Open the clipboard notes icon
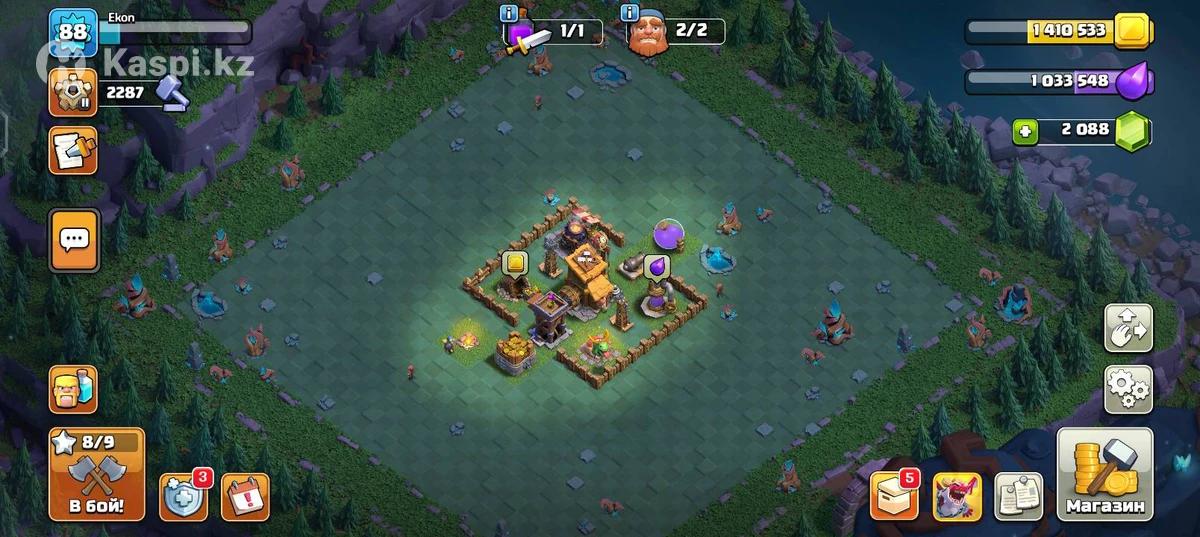The image size is (1200, 537). [x=1018, y=496]
